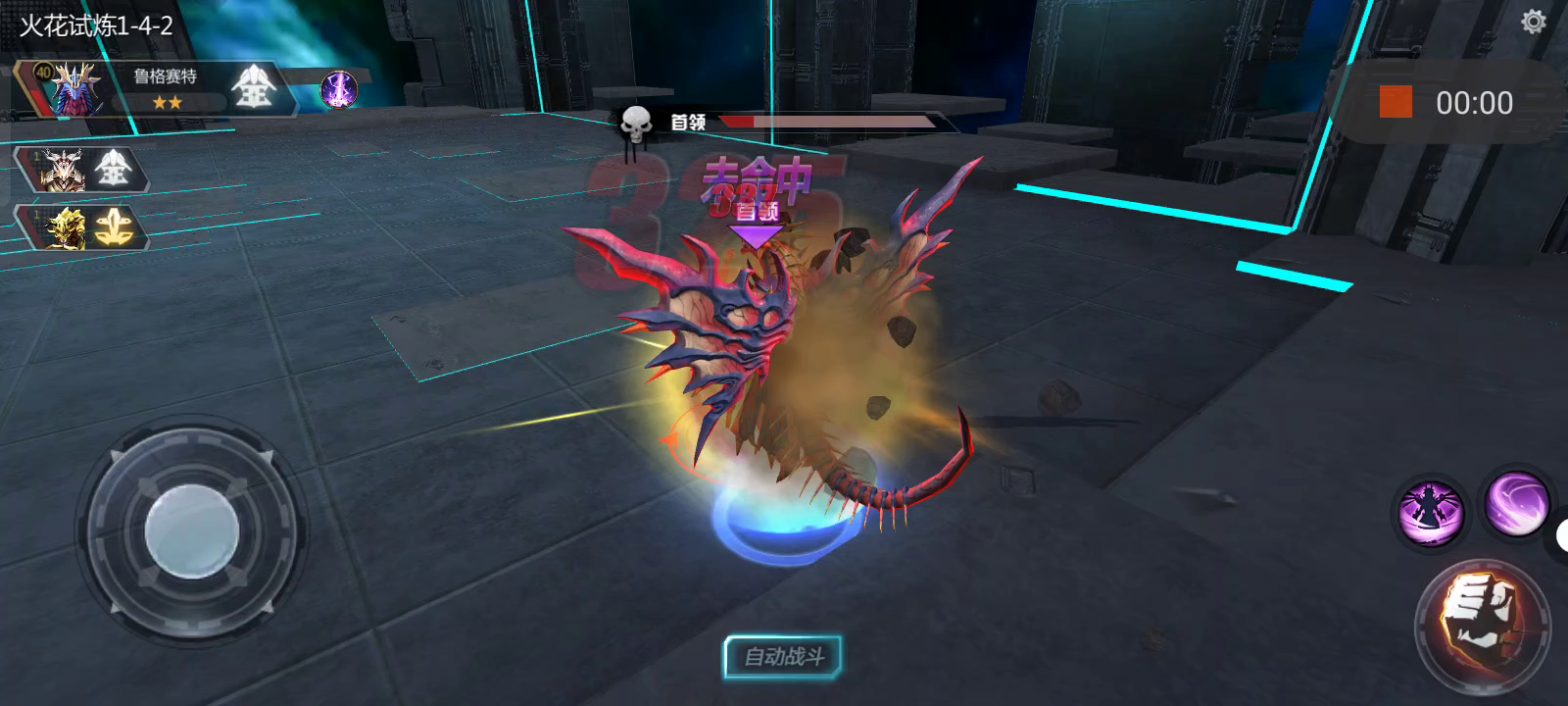Select the 鲁格赛特 lead character portrait

[71, 89]
